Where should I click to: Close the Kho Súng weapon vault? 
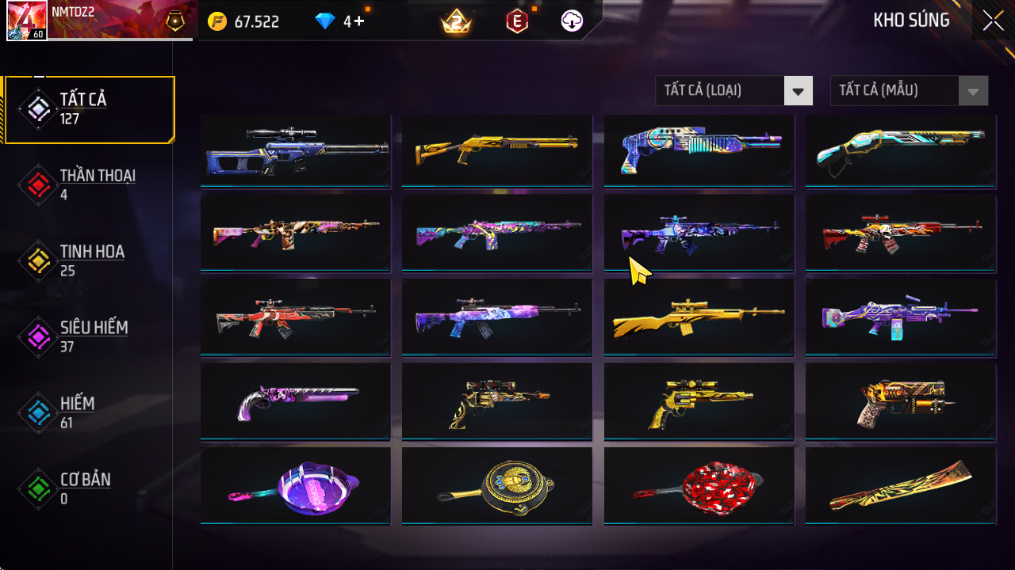(x=992, y=21)
